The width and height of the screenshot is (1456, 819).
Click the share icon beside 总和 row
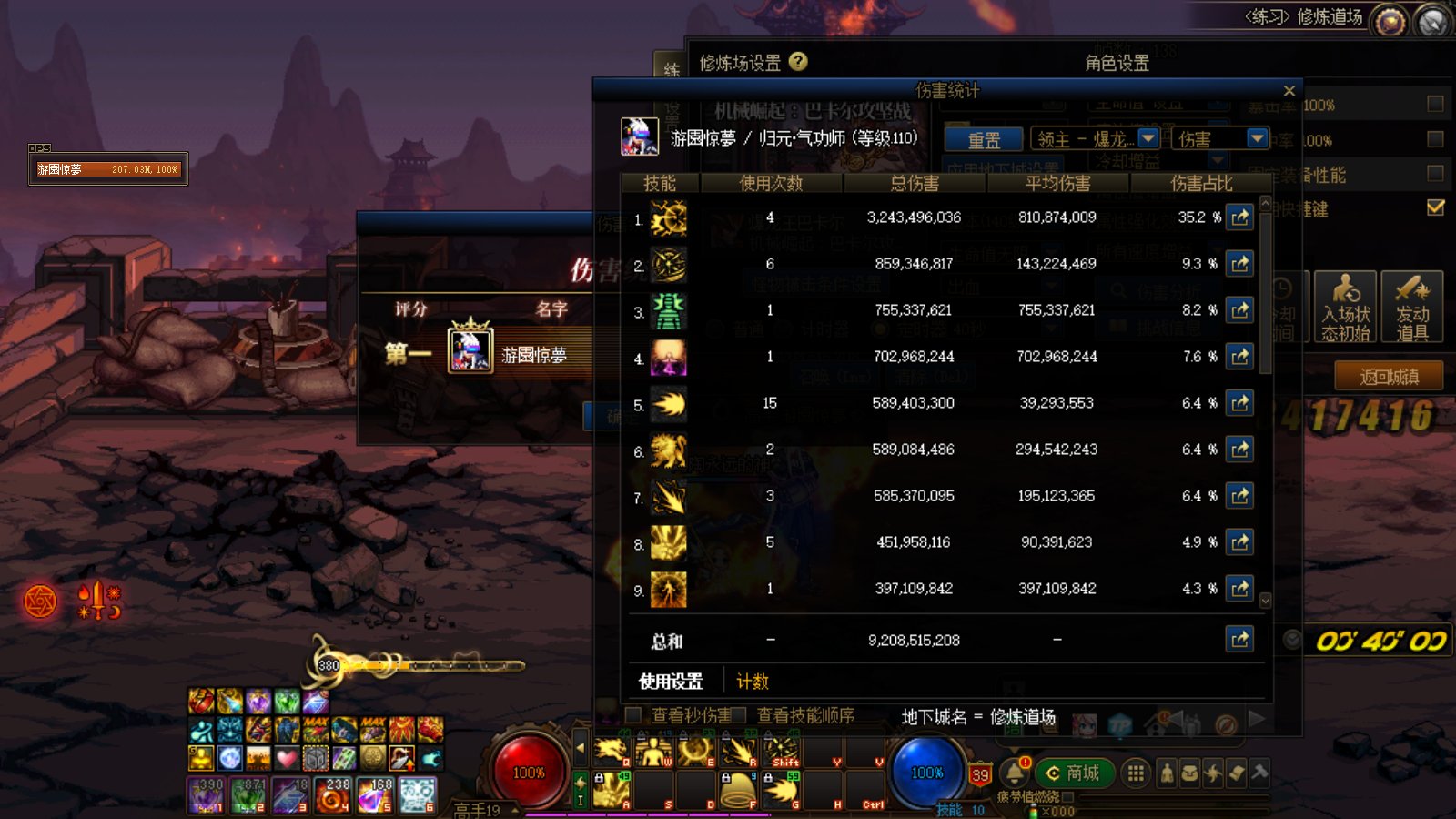pos(1239,639)
